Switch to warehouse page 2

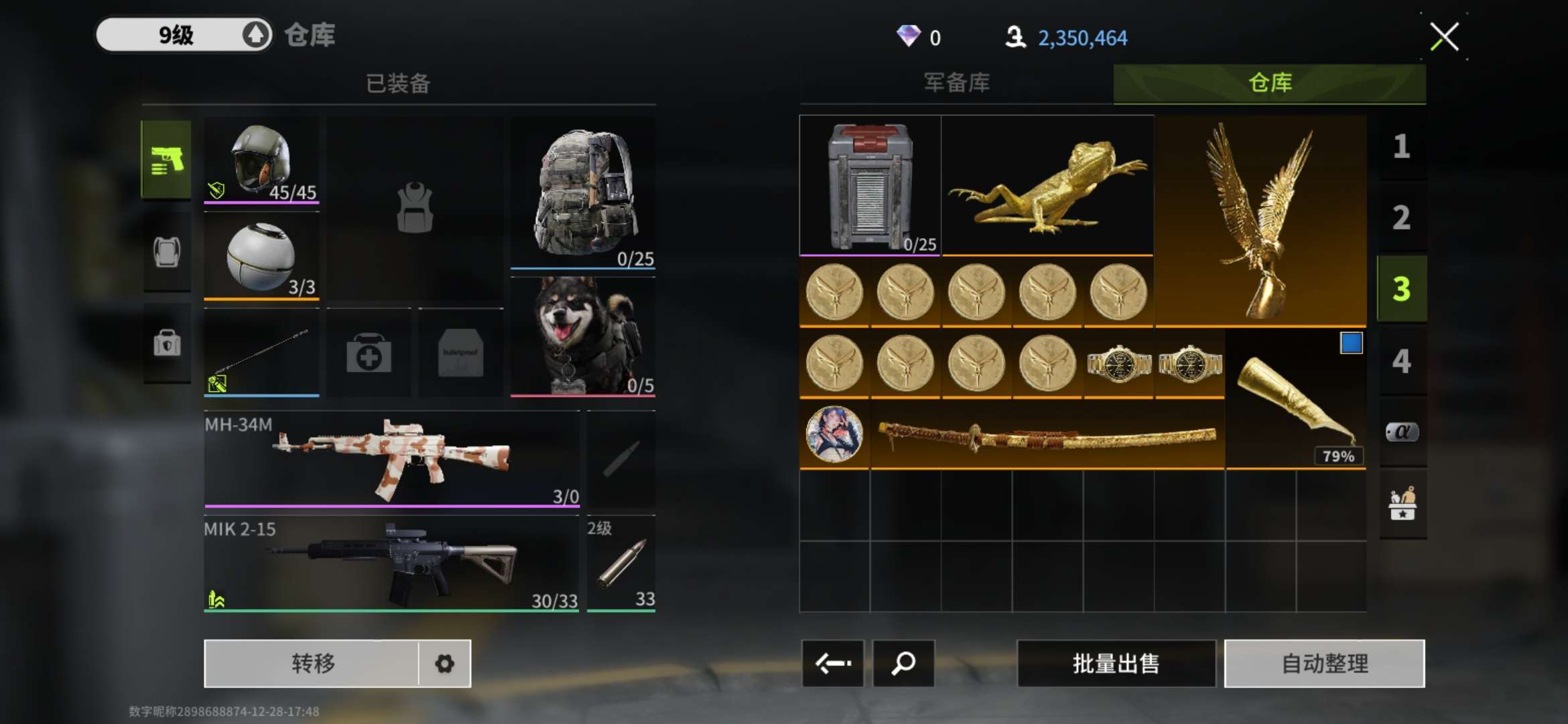point(1401,218)
